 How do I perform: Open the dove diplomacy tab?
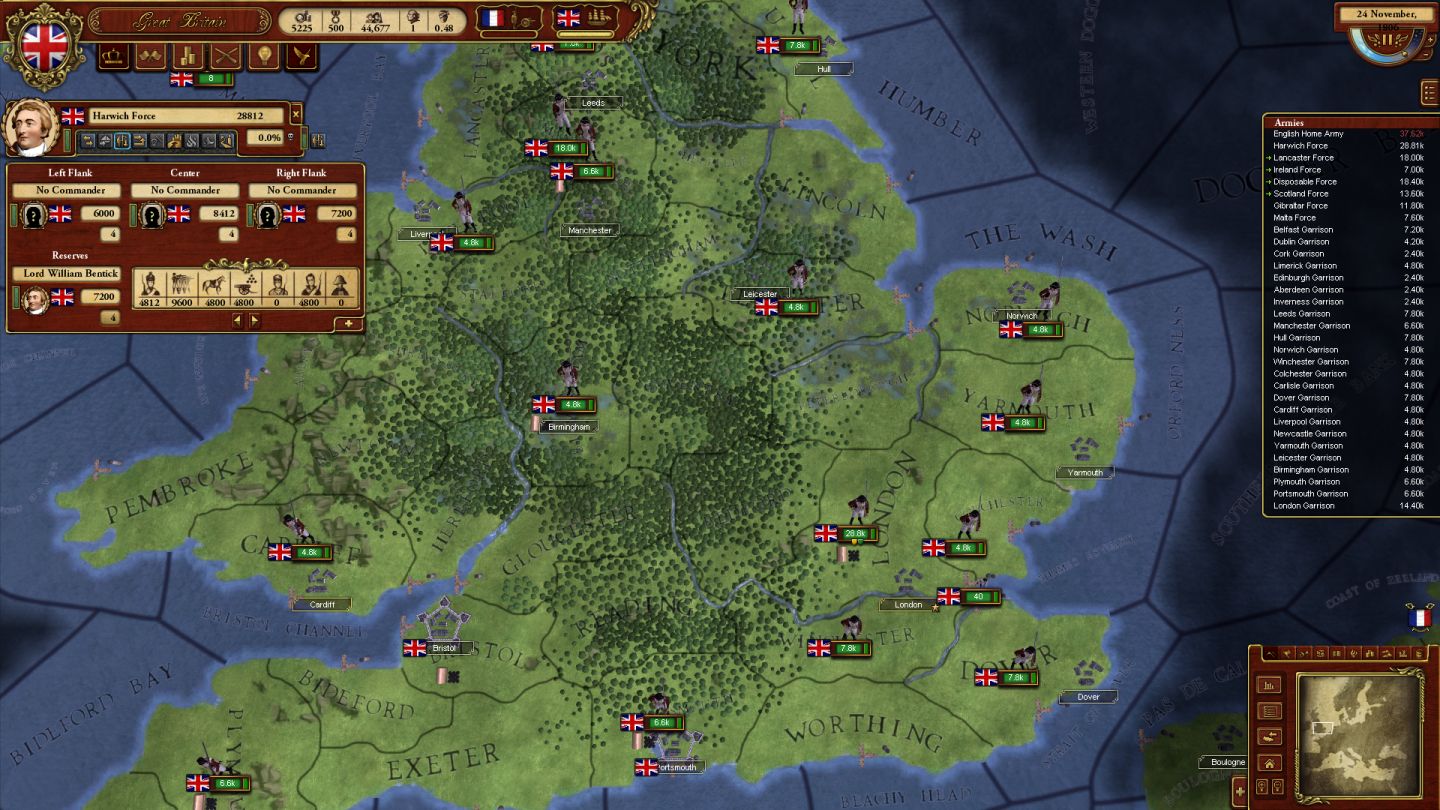(x=301, y=56)
